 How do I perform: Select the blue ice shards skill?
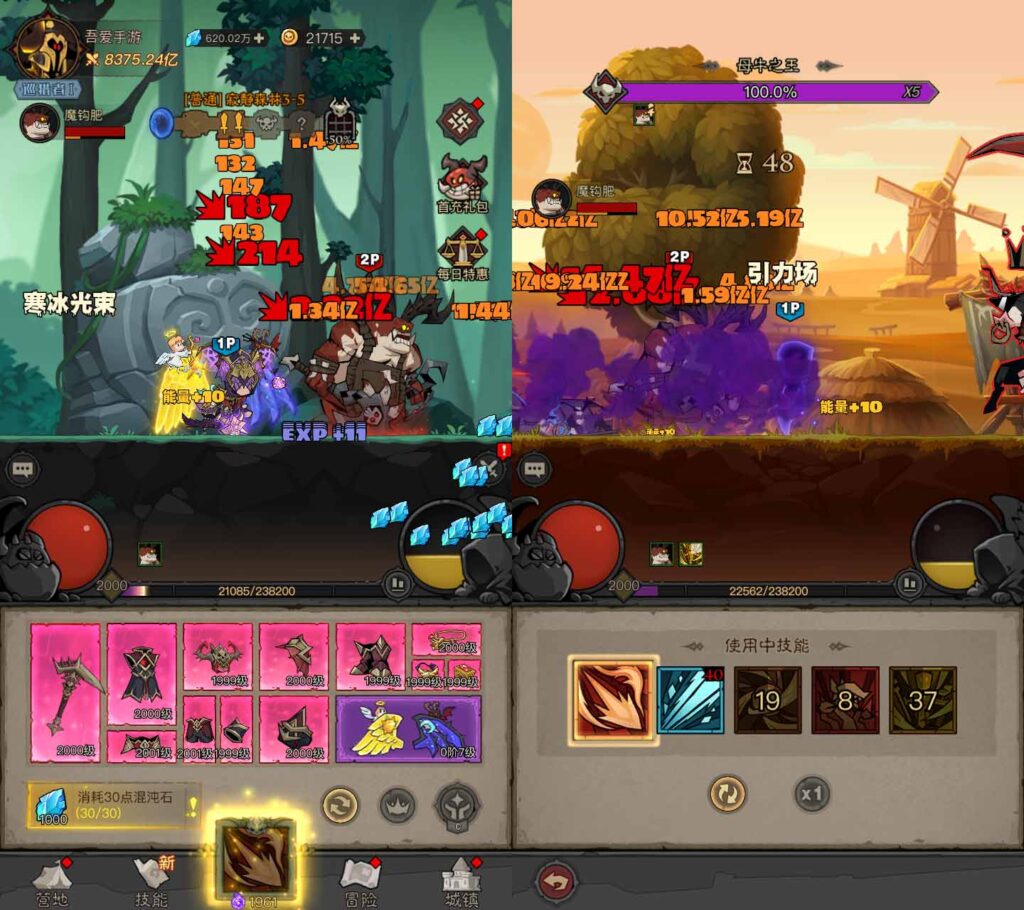point(690,700)
